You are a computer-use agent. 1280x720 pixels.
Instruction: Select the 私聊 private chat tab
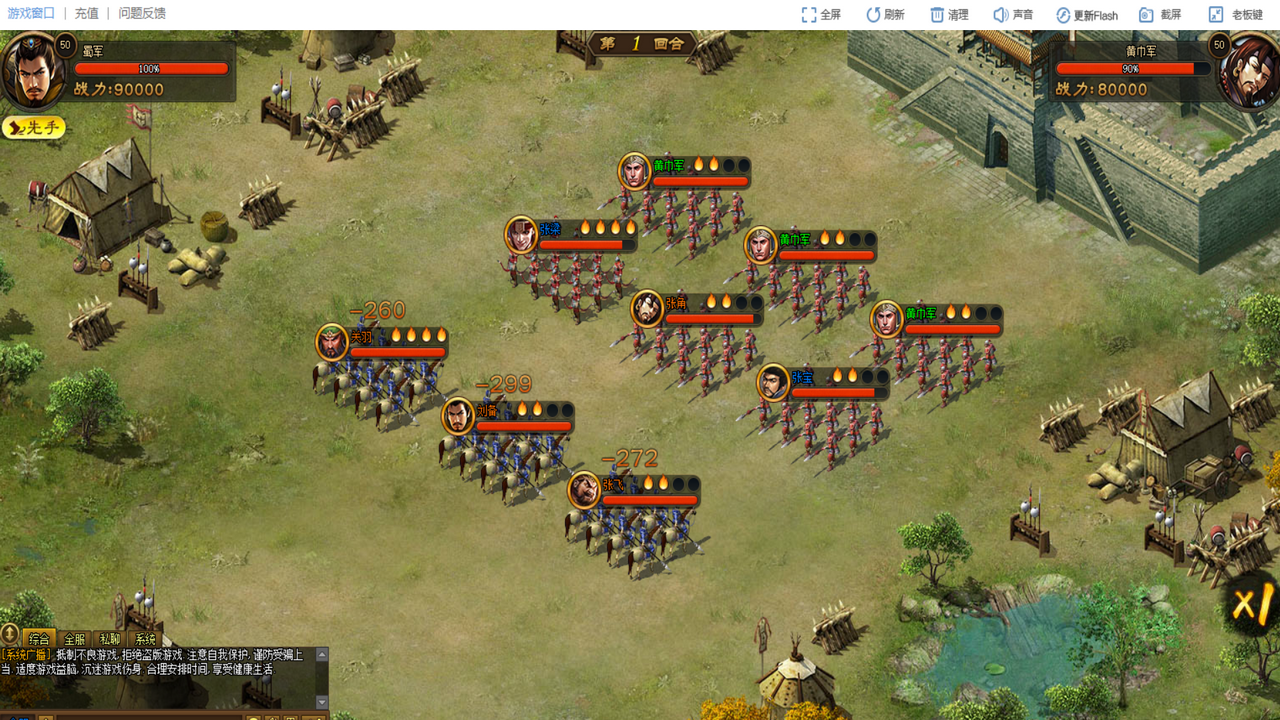click(110, 639)
